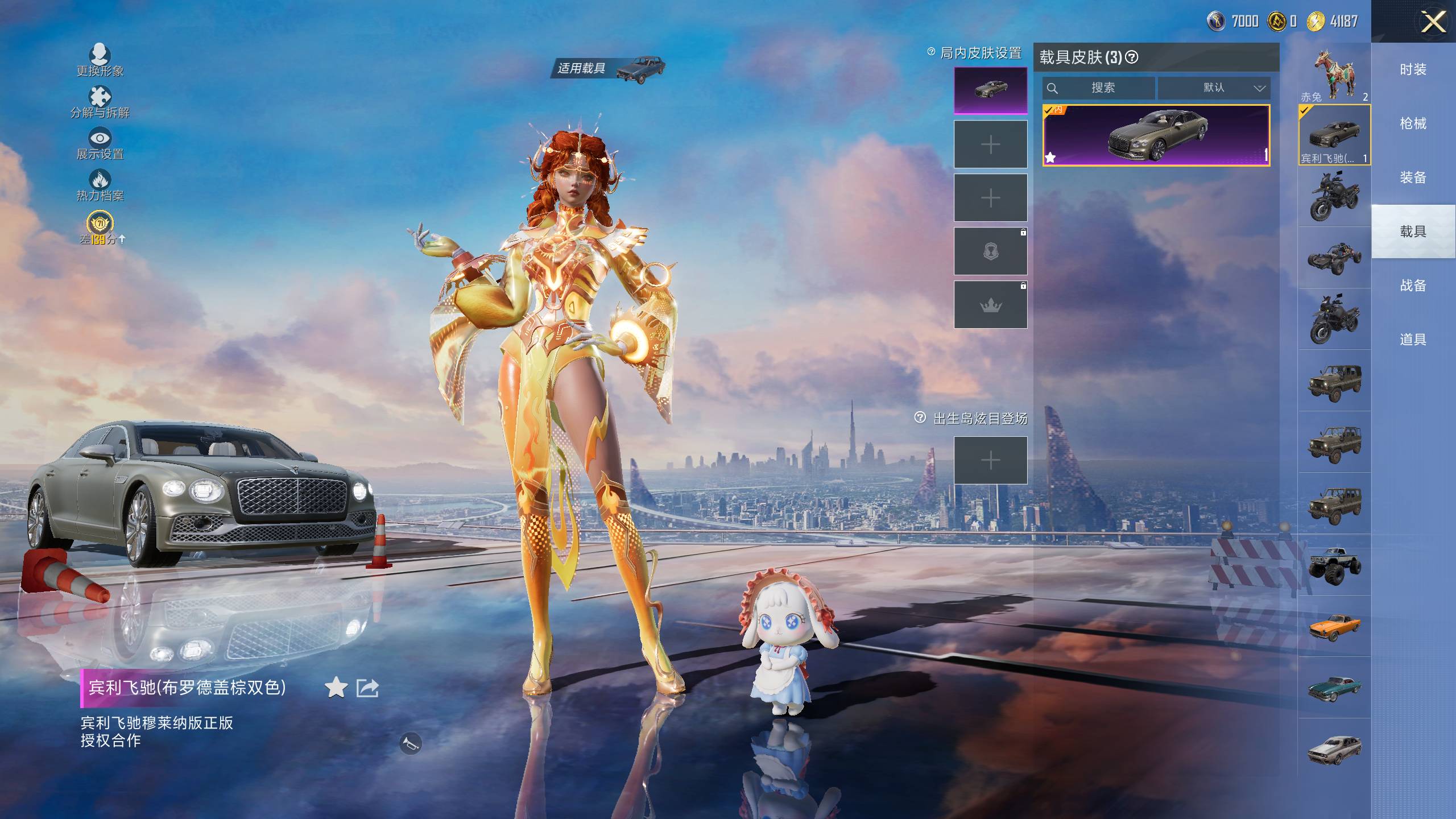
Task: Add a 出生岛炫目登场 entrance via plus slot
Action: tap(990, 460)
